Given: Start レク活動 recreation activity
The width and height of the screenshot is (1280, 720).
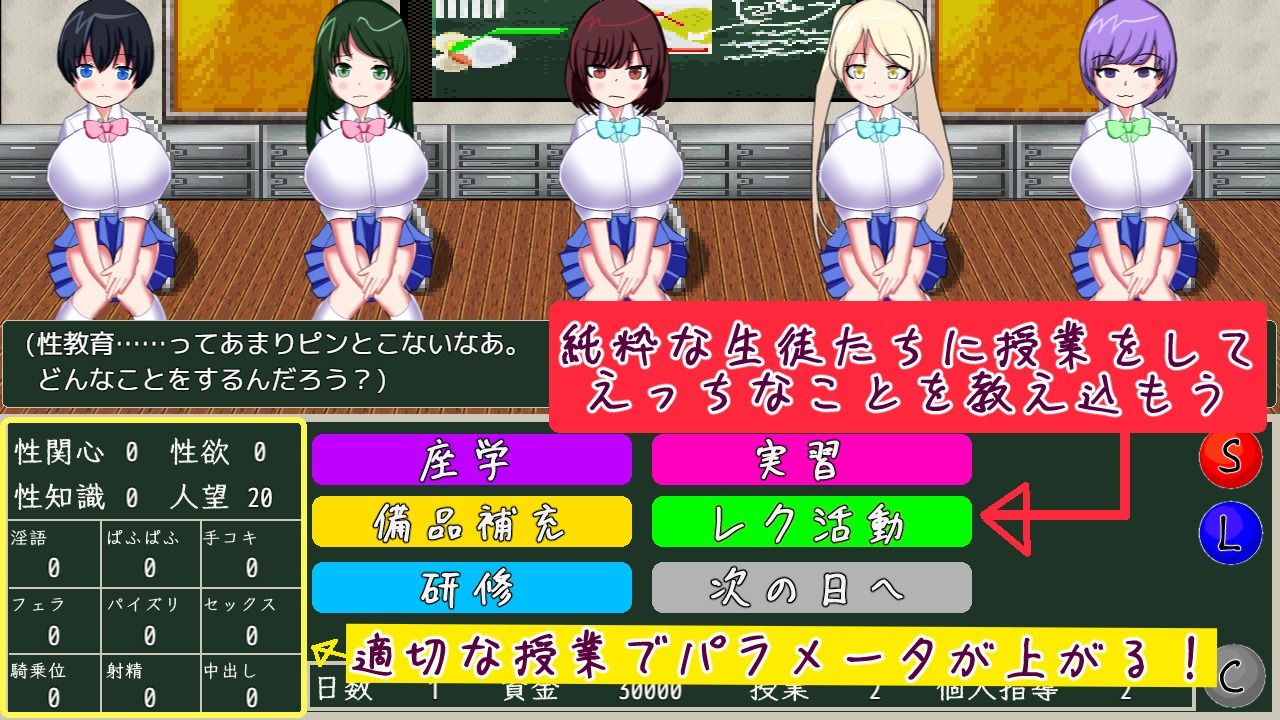Looking at the screenshot, I should [812, 522].
